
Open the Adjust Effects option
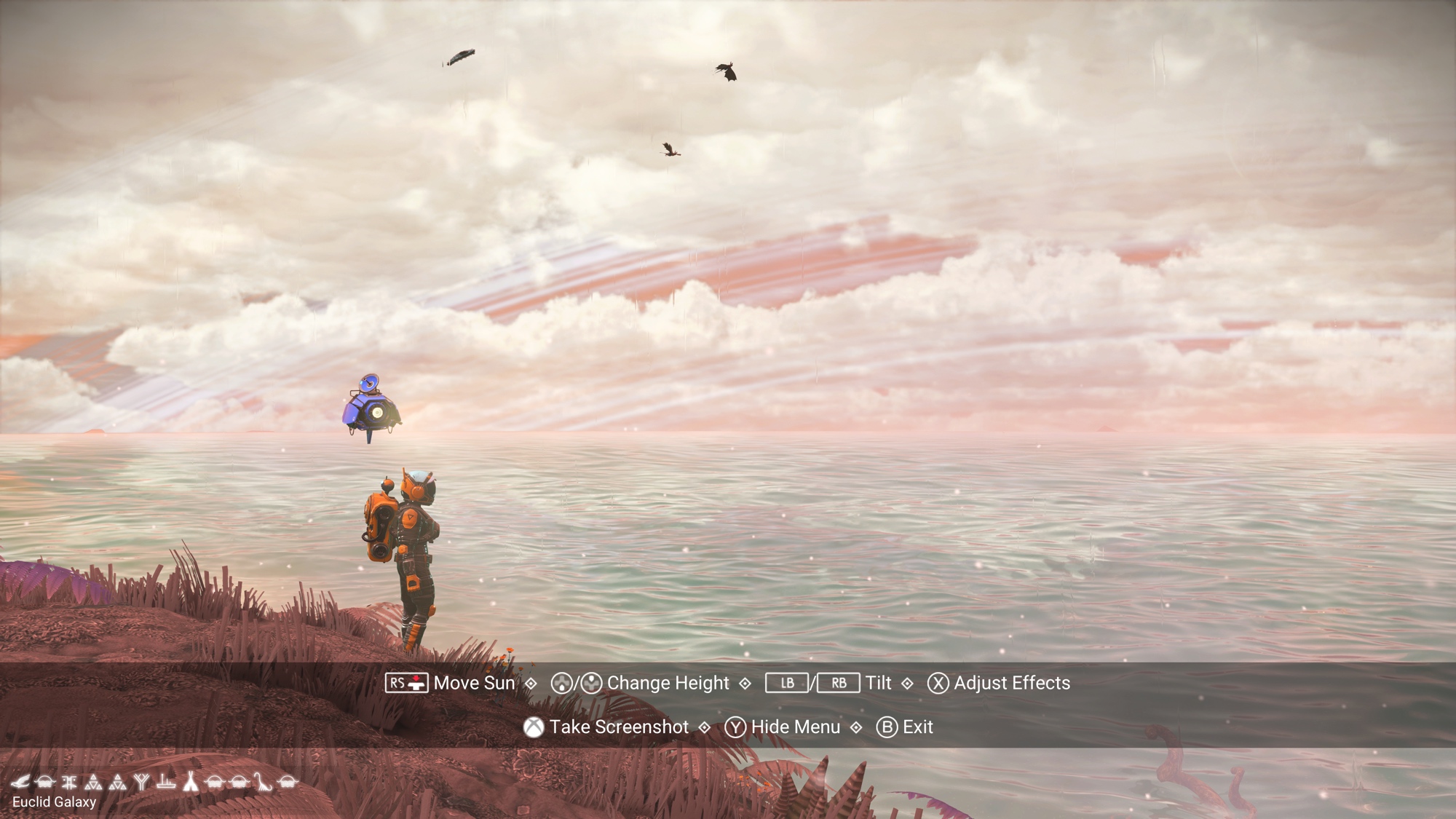point(1011,683)
